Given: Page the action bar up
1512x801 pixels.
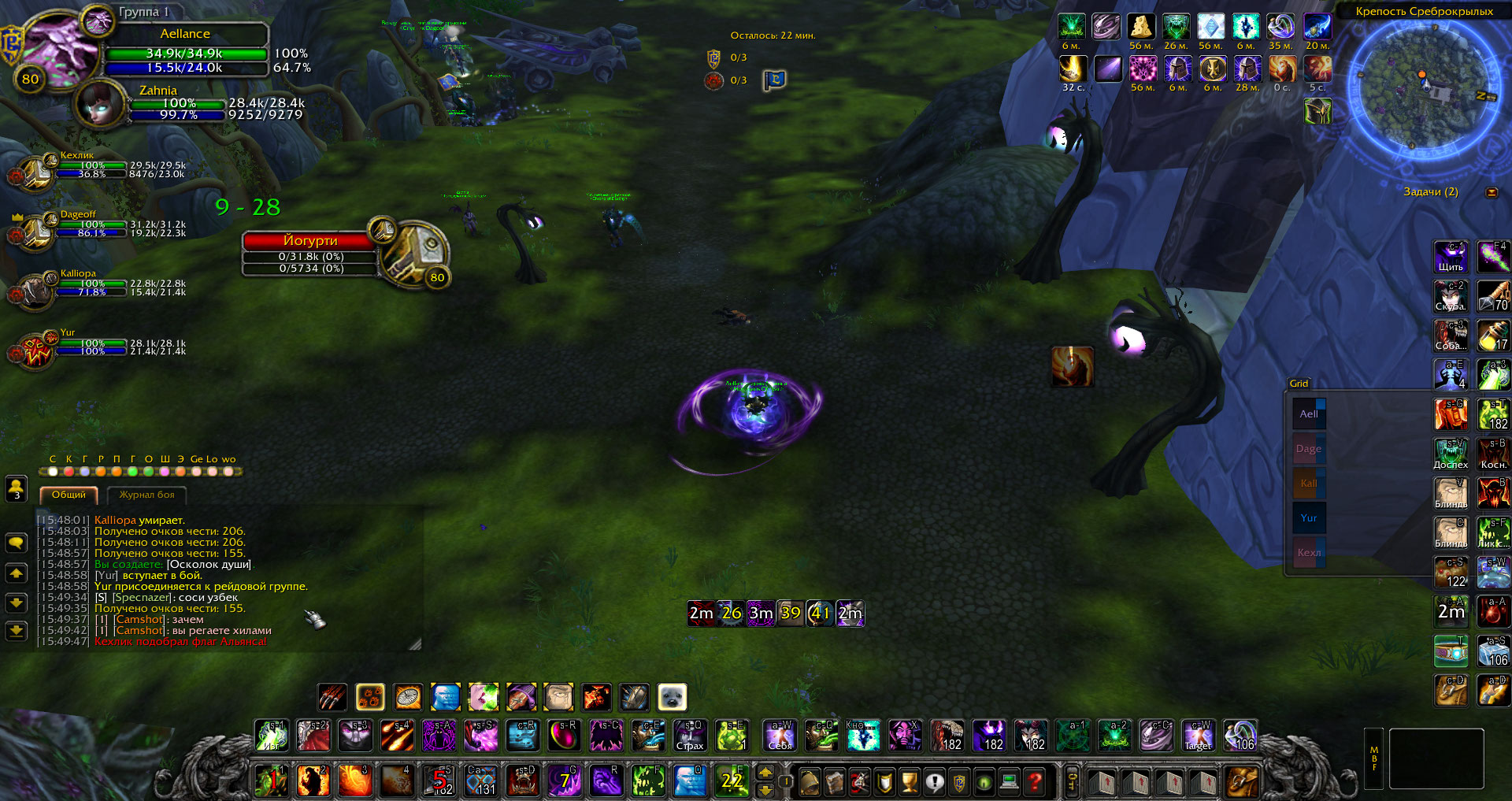Looking at the screenshot, I should (765, 773).
